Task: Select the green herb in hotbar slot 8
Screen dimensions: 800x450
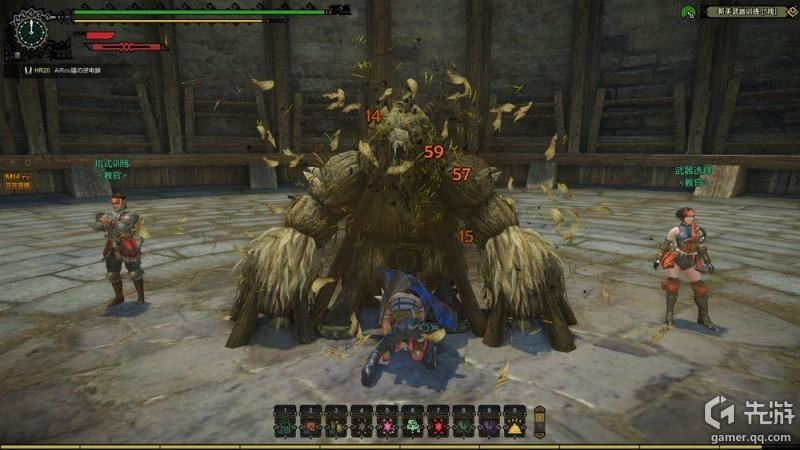Action: (463, 427)
